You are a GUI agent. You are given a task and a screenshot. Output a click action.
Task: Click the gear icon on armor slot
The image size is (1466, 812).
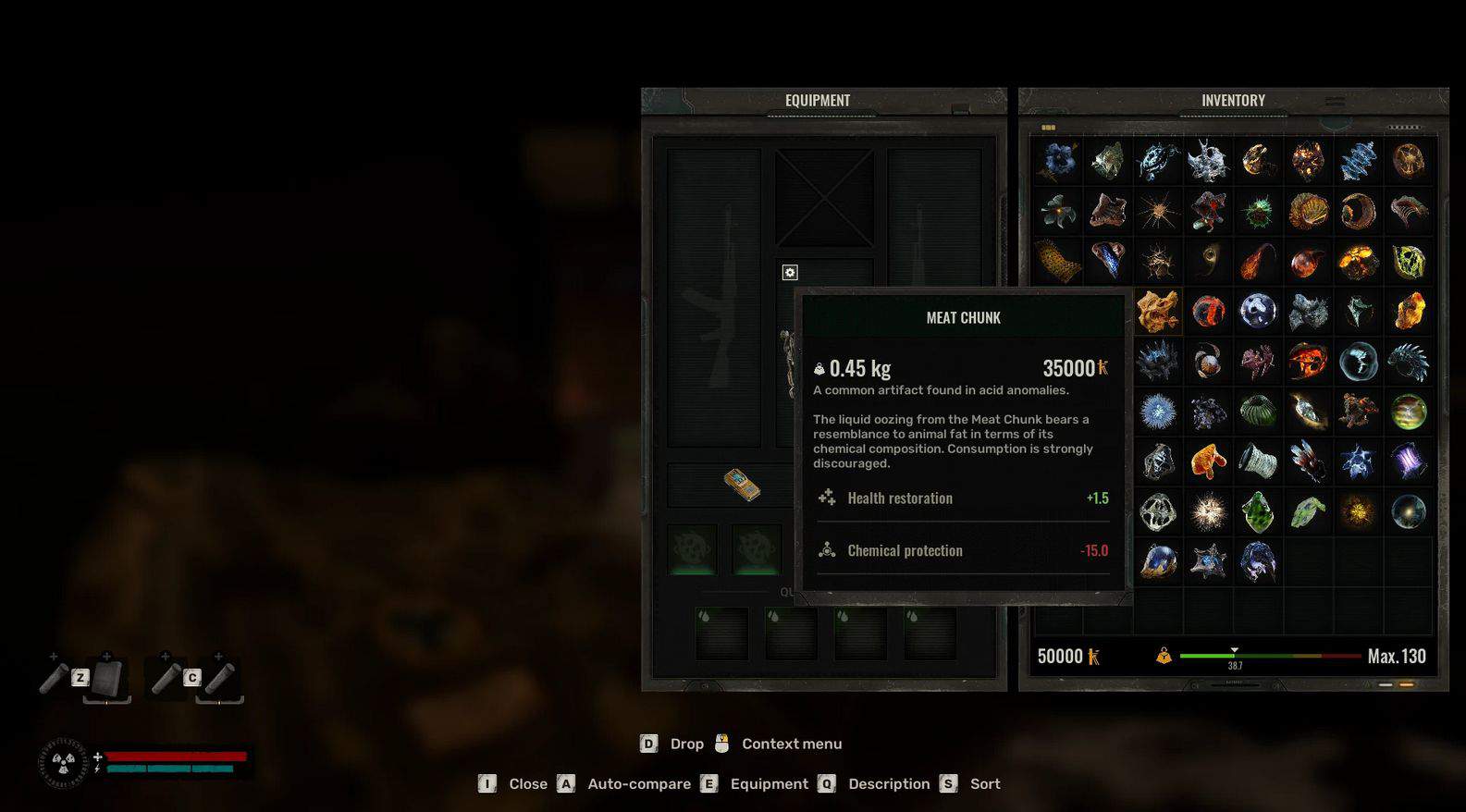pos(790,272)
